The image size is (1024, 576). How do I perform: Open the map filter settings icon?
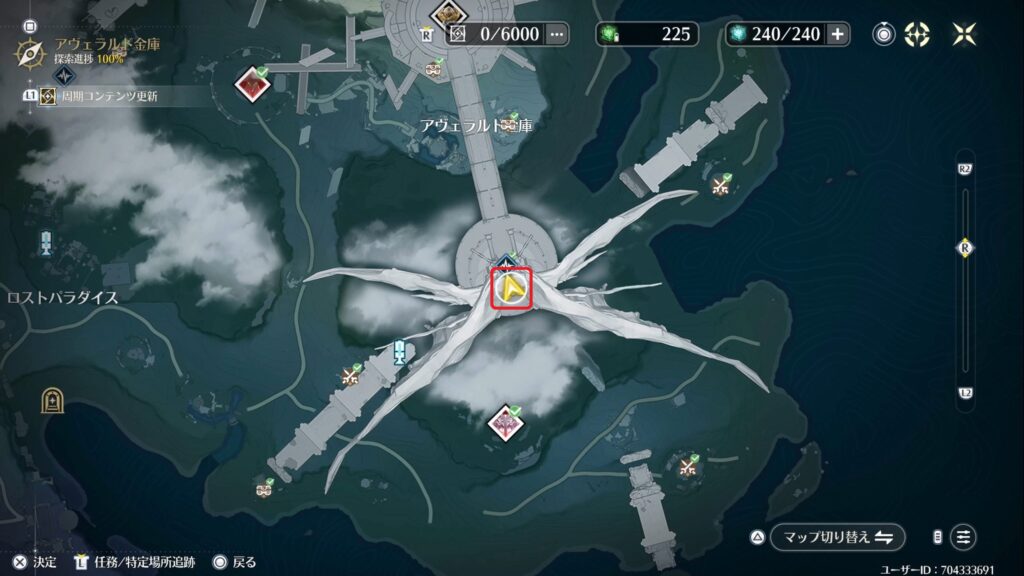pos(963,537)
